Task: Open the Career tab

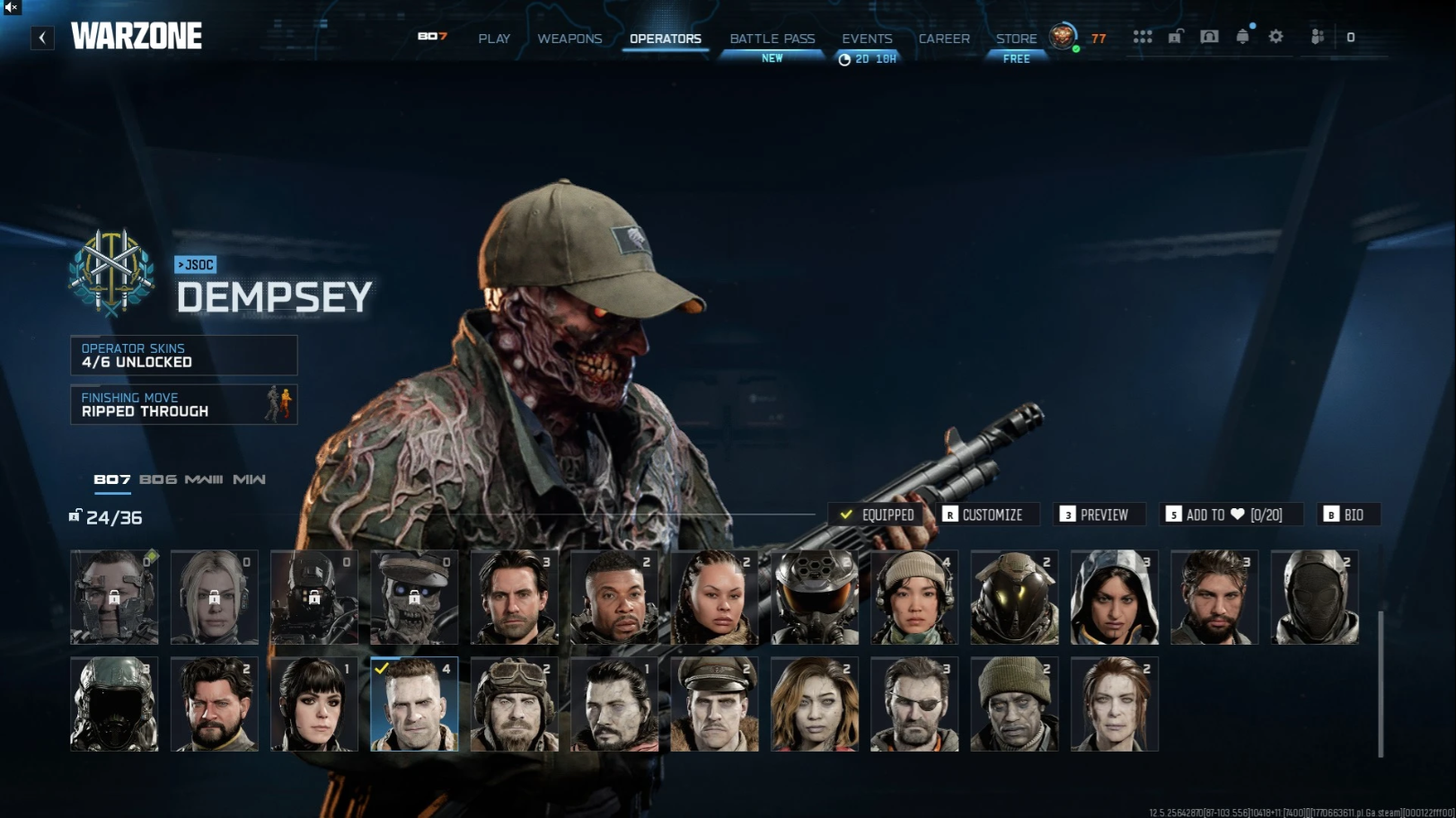Action: tap(944, 39)
